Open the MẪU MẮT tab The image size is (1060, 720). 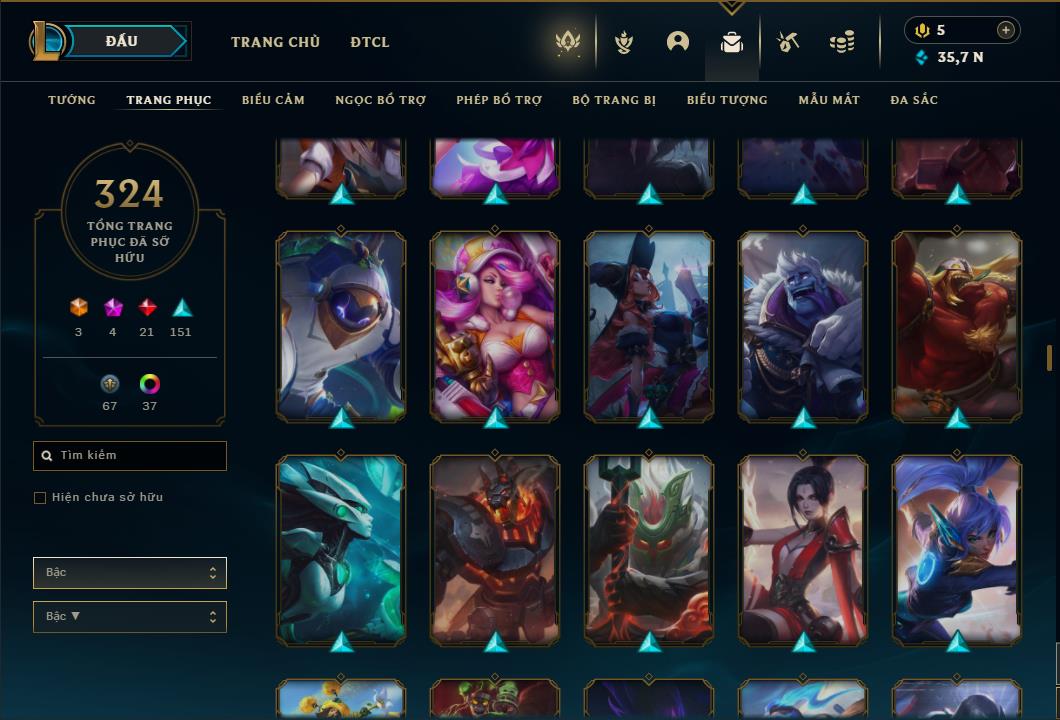(x=829, y=100)
